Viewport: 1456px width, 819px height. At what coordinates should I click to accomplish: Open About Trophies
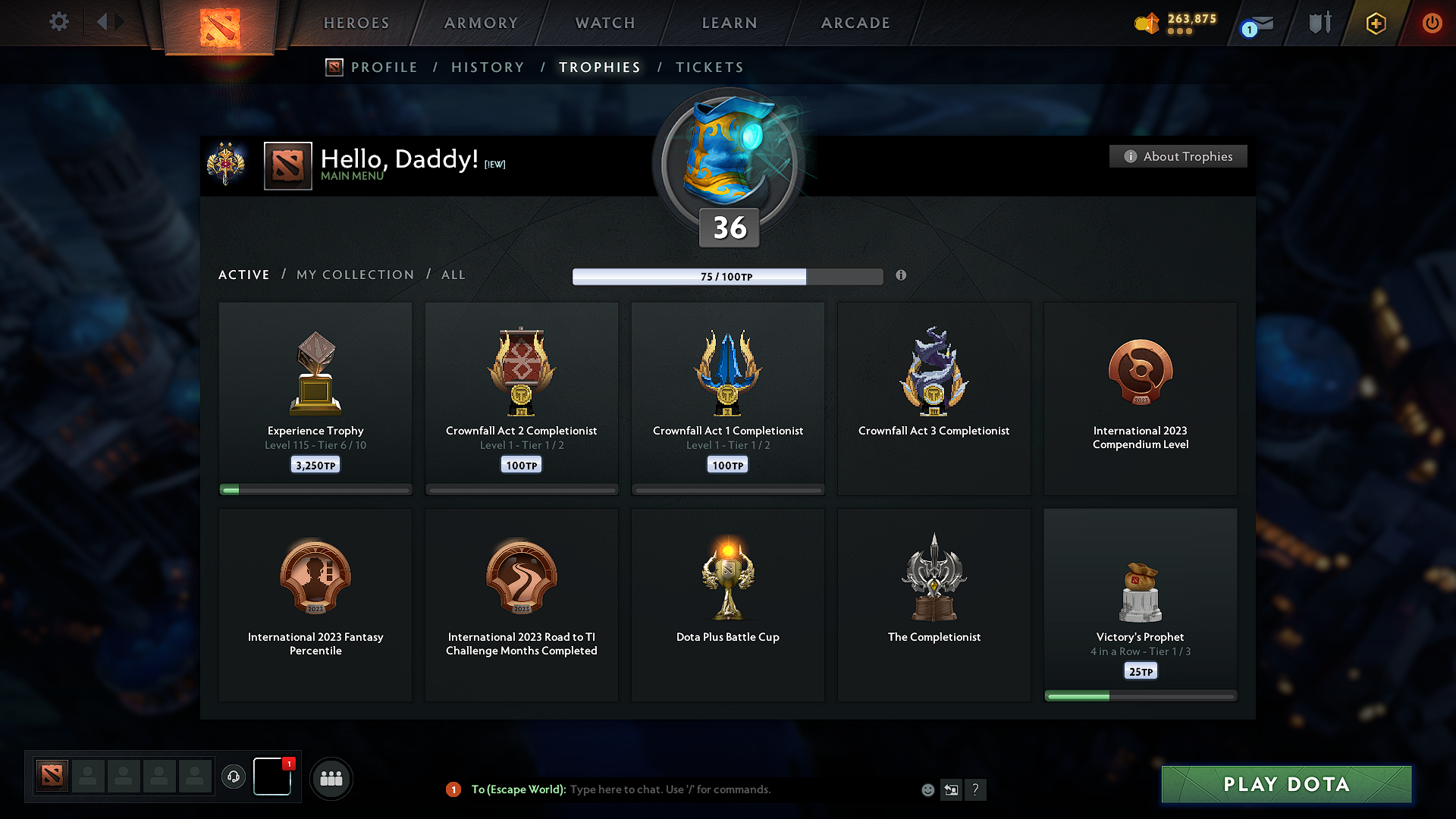point(1178,156)
